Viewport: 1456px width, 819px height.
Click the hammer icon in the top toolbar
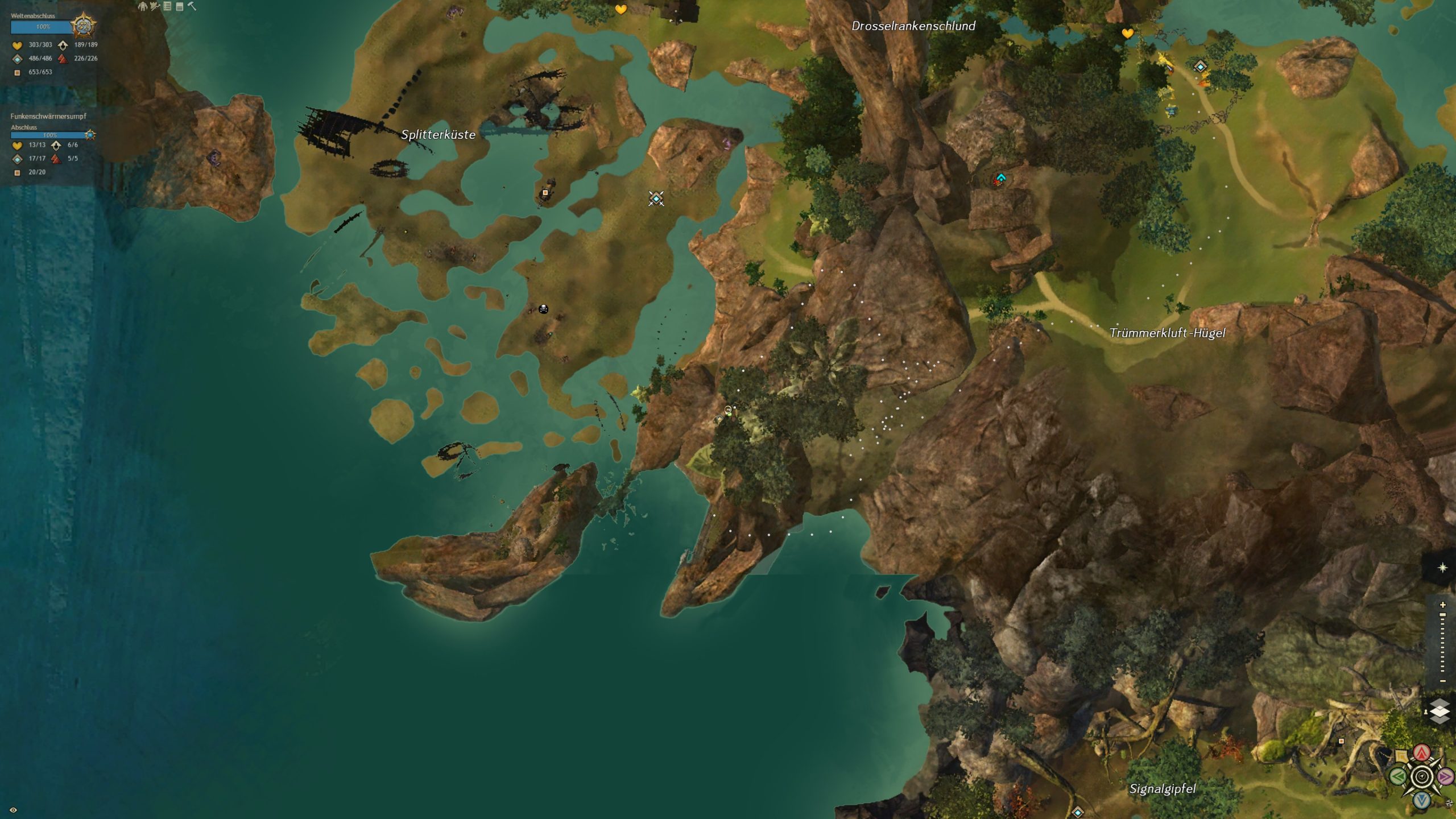(192, 6)
